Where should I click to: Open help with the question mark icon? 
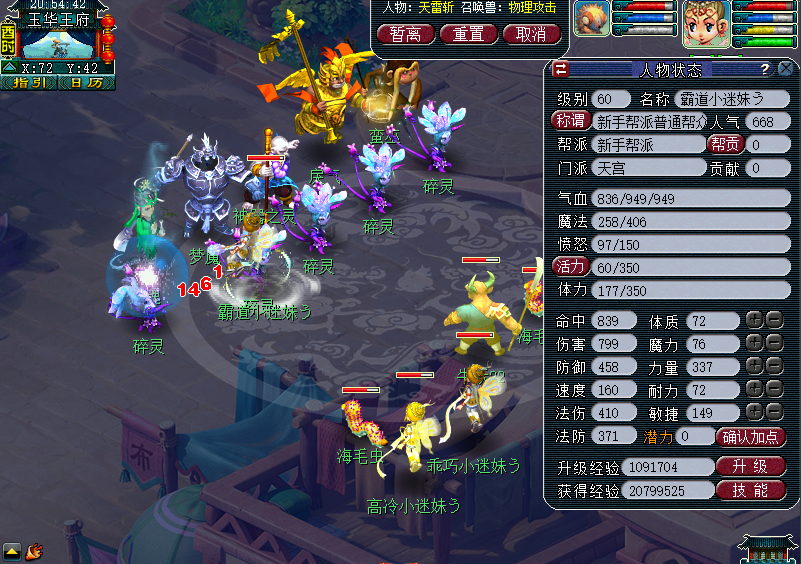point(765,69)
